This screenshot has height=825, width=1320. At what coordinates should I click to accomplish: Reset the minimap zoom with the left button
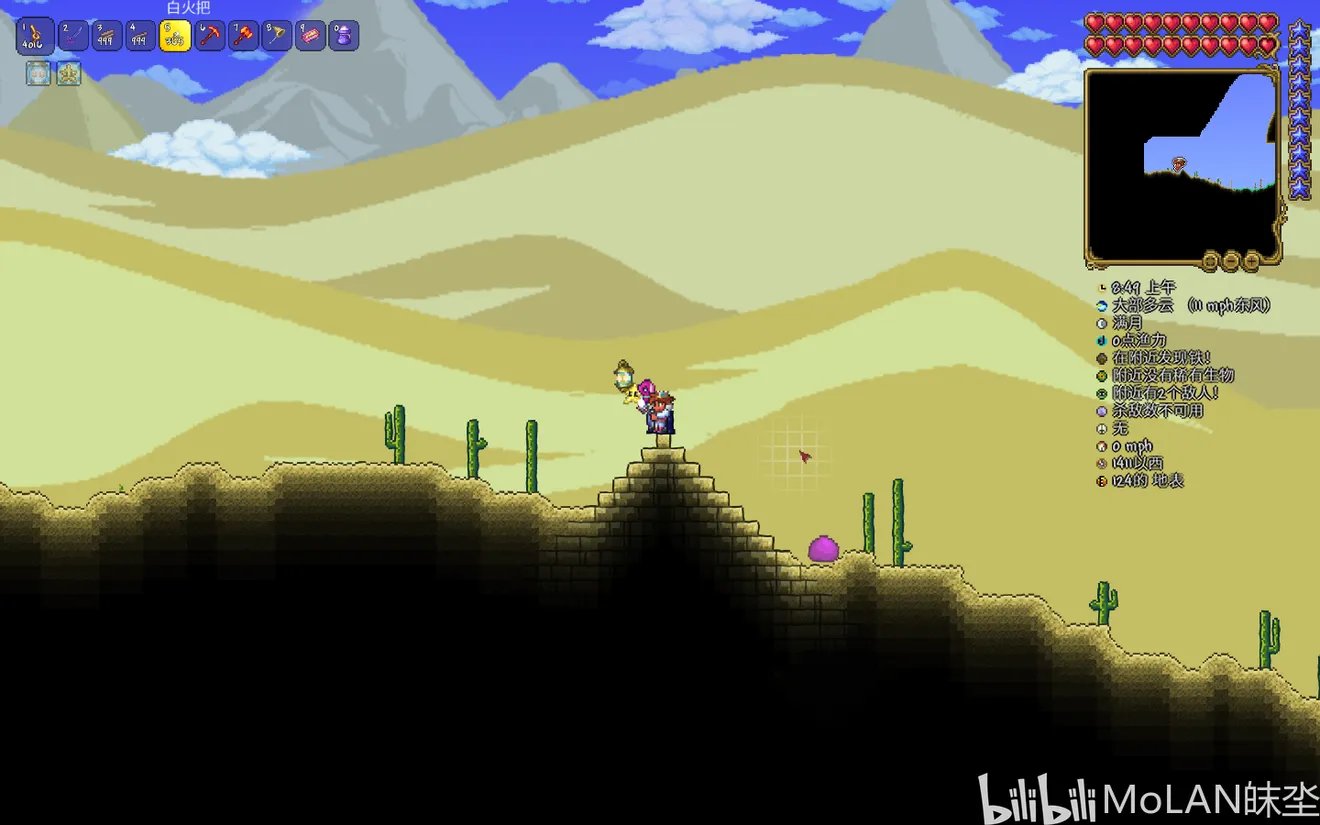pyautogui.click(x=1211, y=262)
